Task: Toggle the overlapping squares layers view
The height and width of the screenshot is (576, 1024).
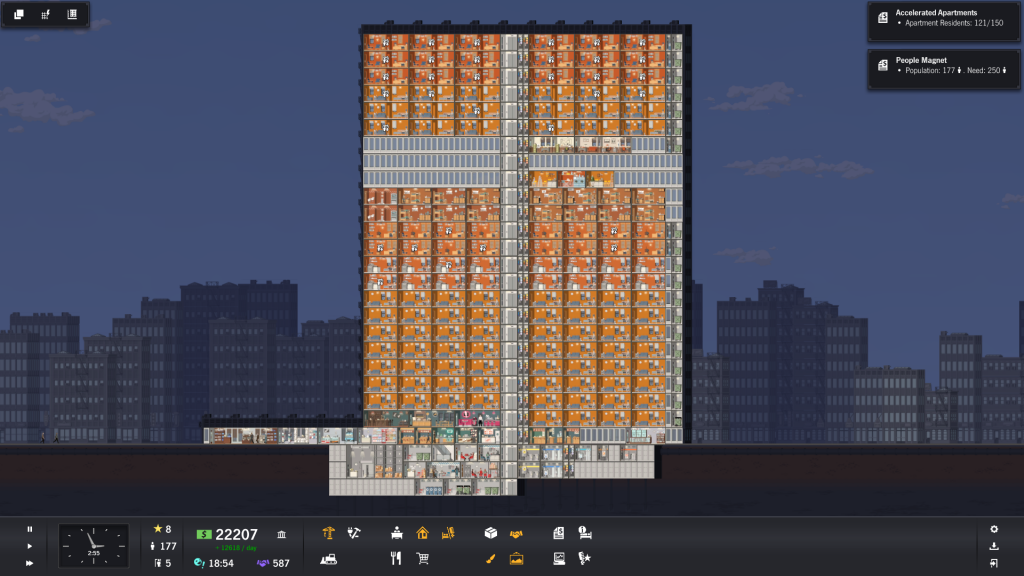Action: pyautogui.click(x=20, y=14)
